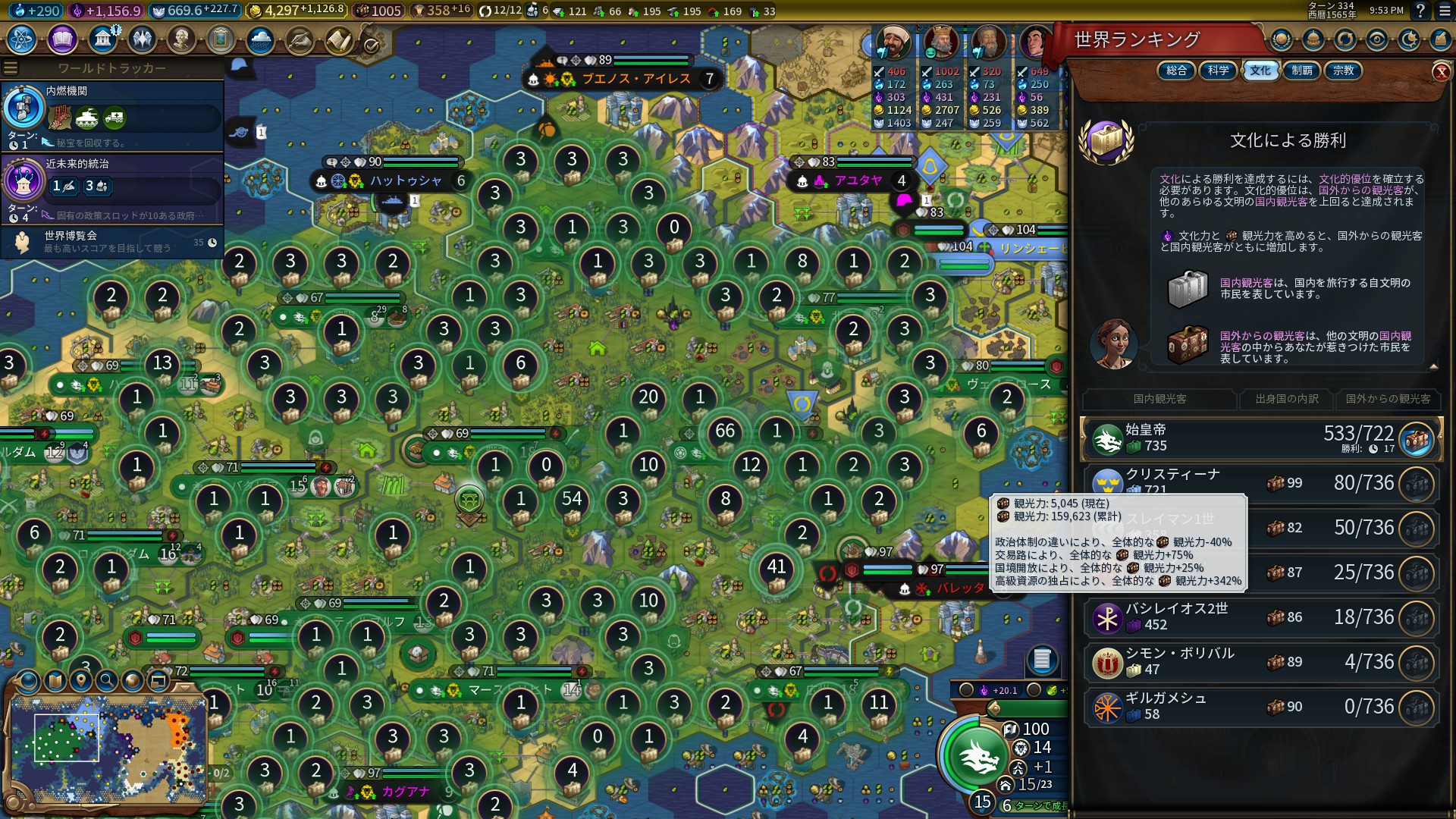Open the Great People bust icon
Screen dimensions: 1456x819
click(x=180, y=39)
